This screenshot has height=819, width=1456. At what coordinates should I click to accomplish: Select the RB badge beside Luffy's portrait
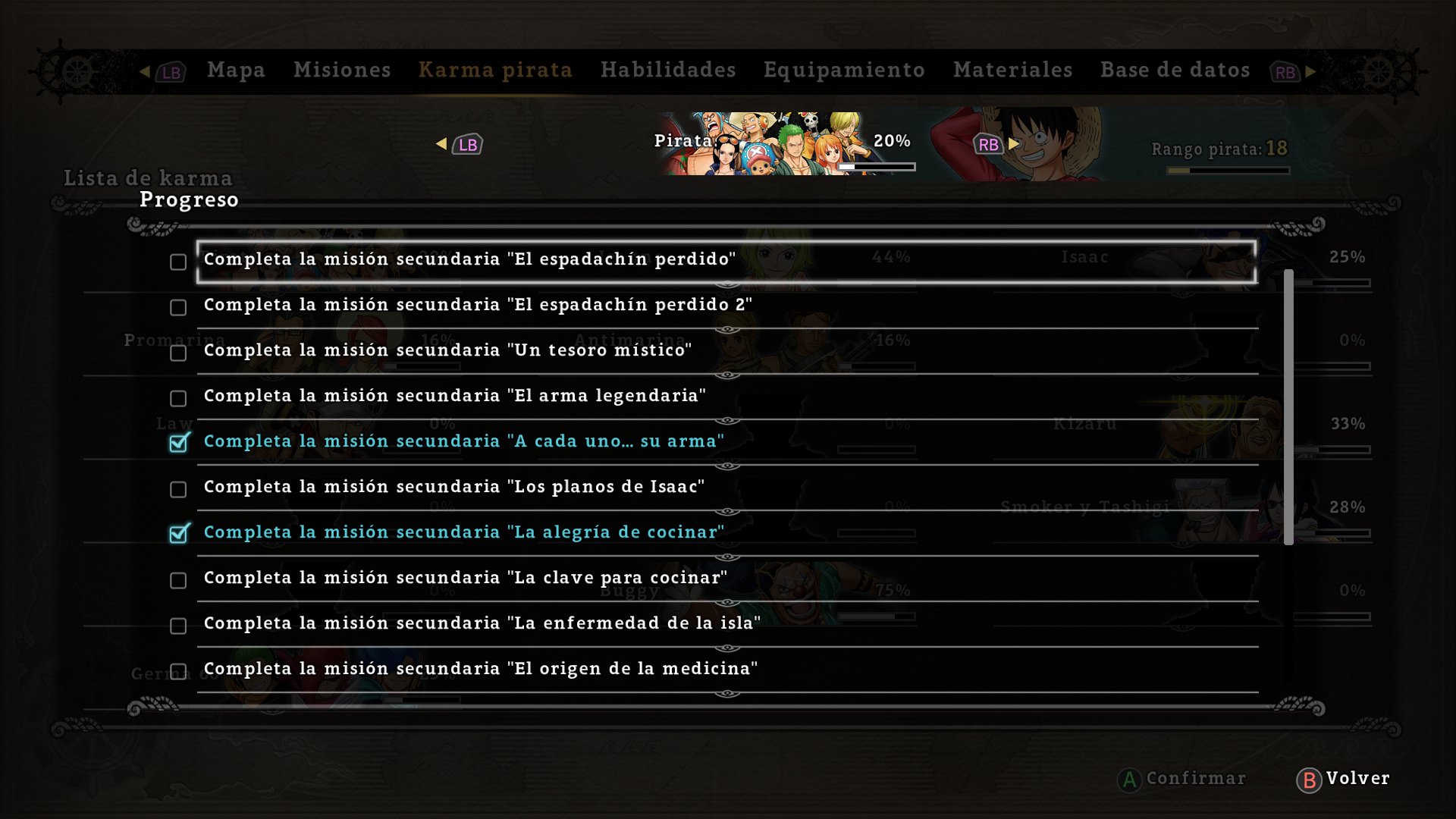pos(988,144)
